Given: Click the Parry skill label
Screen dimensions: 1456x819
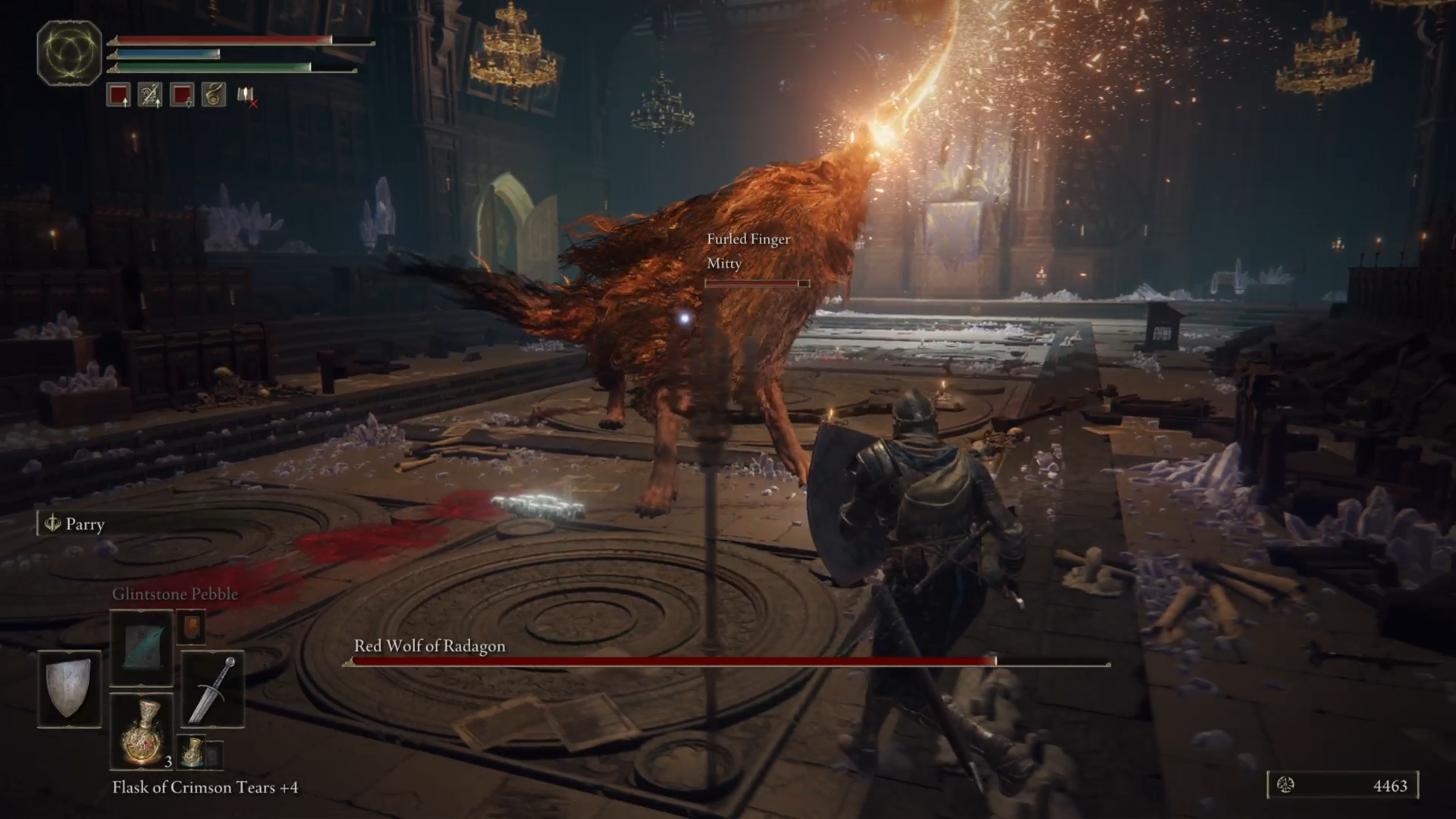Looking at the screenshot, I should click(84, 524).
